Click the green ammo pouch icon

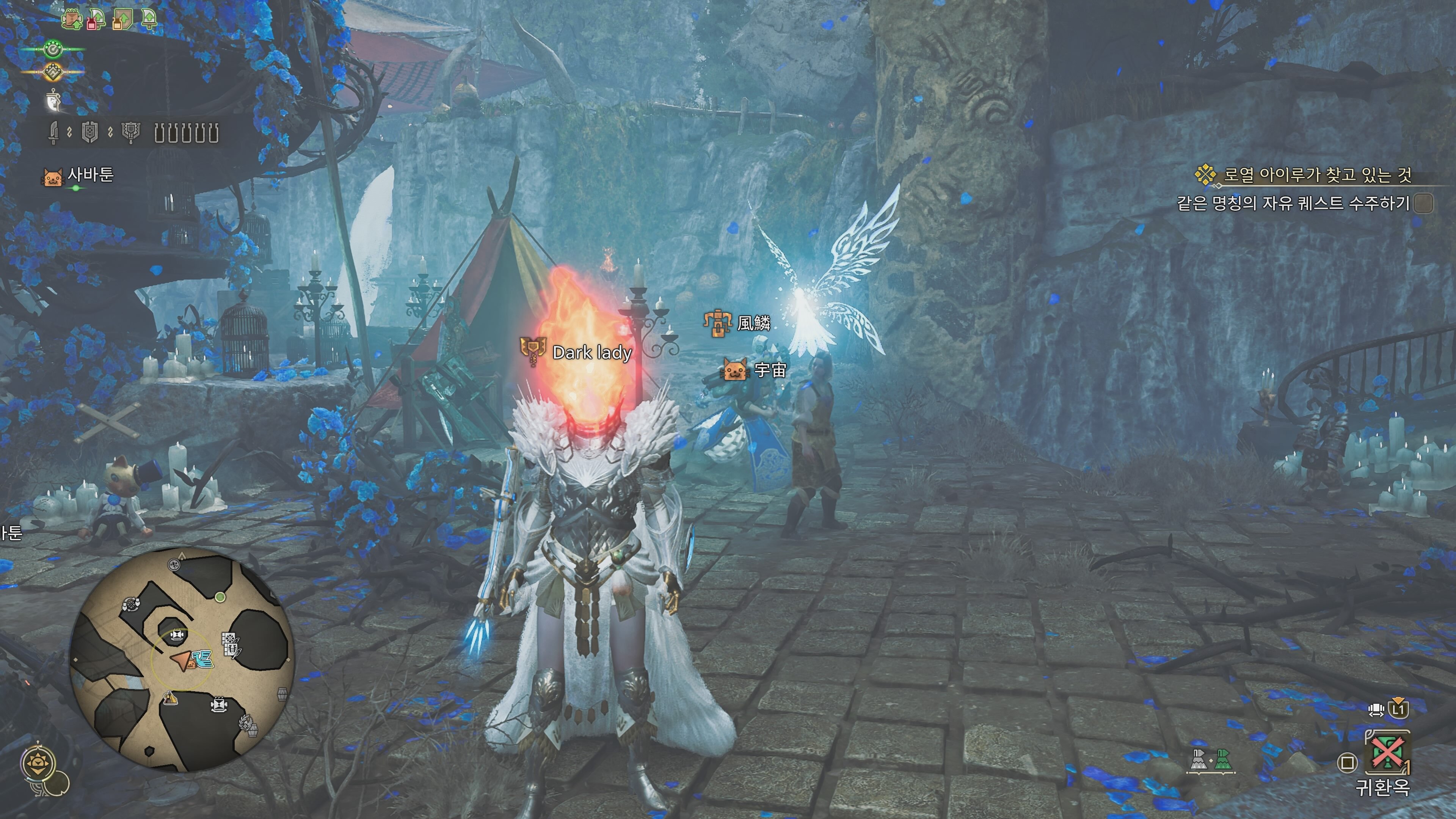tap(1222, 760)
